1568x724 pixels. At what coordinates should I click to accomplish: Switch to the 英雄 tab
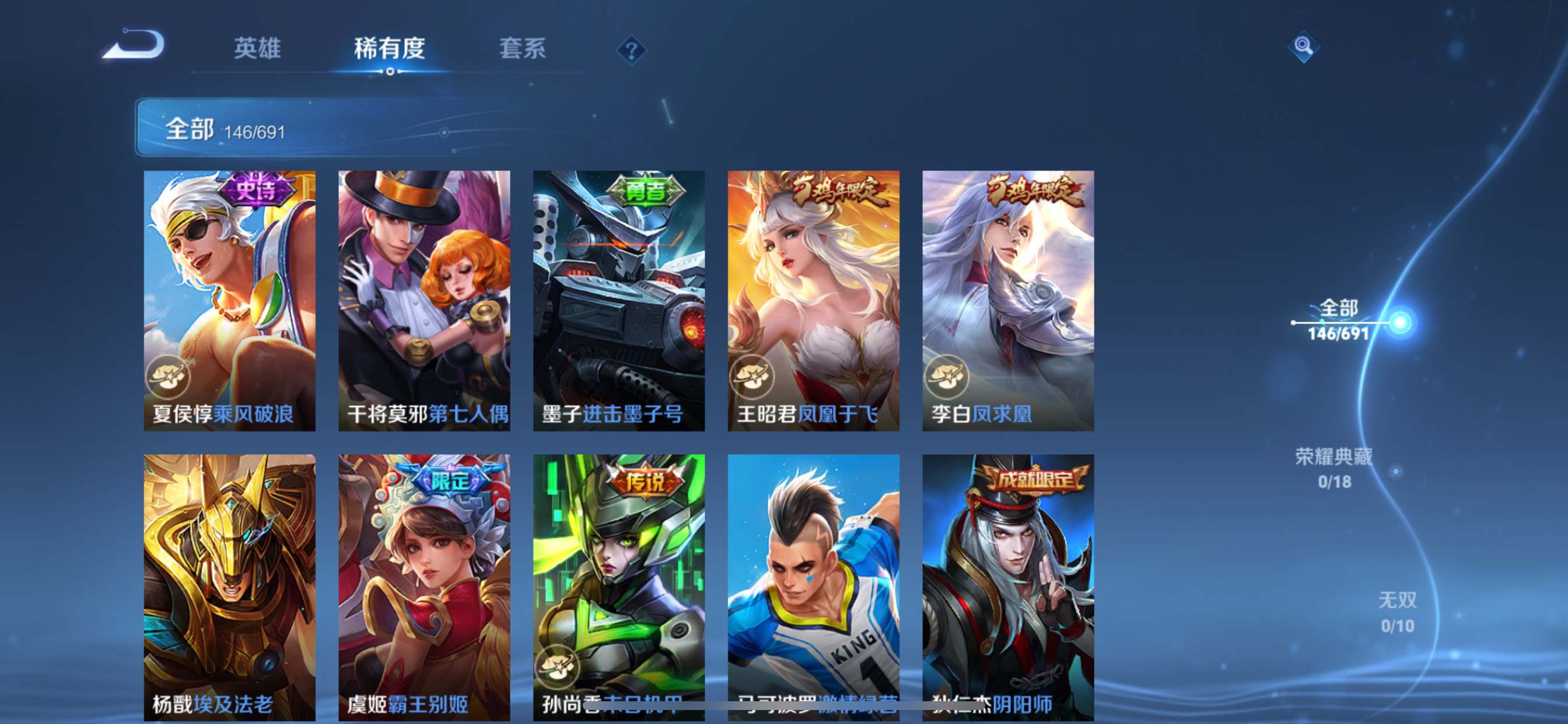pyautogui.click(x=257, y=48)
